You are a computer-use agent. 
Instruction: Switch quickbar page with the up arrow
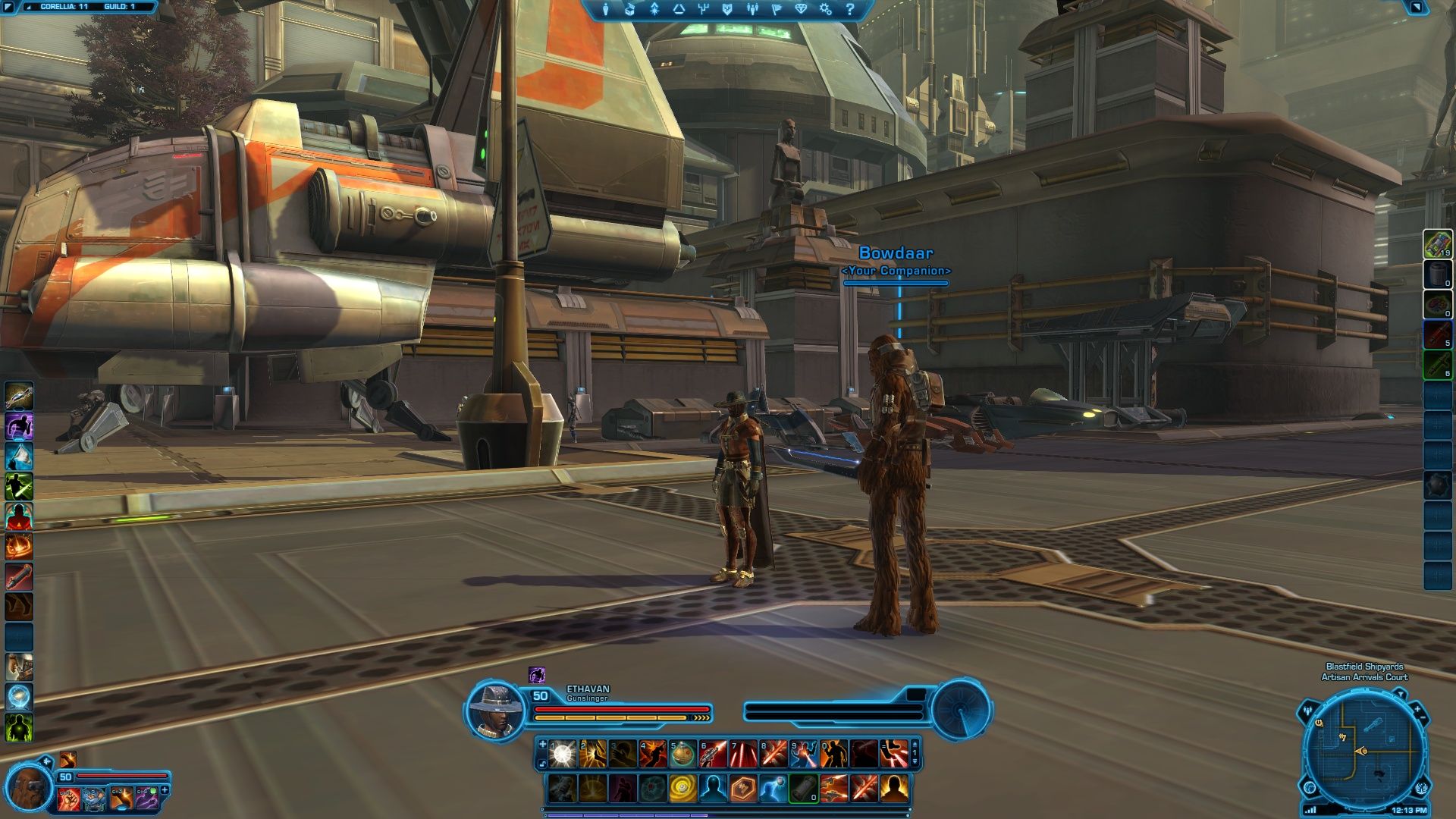coord(915,744)
